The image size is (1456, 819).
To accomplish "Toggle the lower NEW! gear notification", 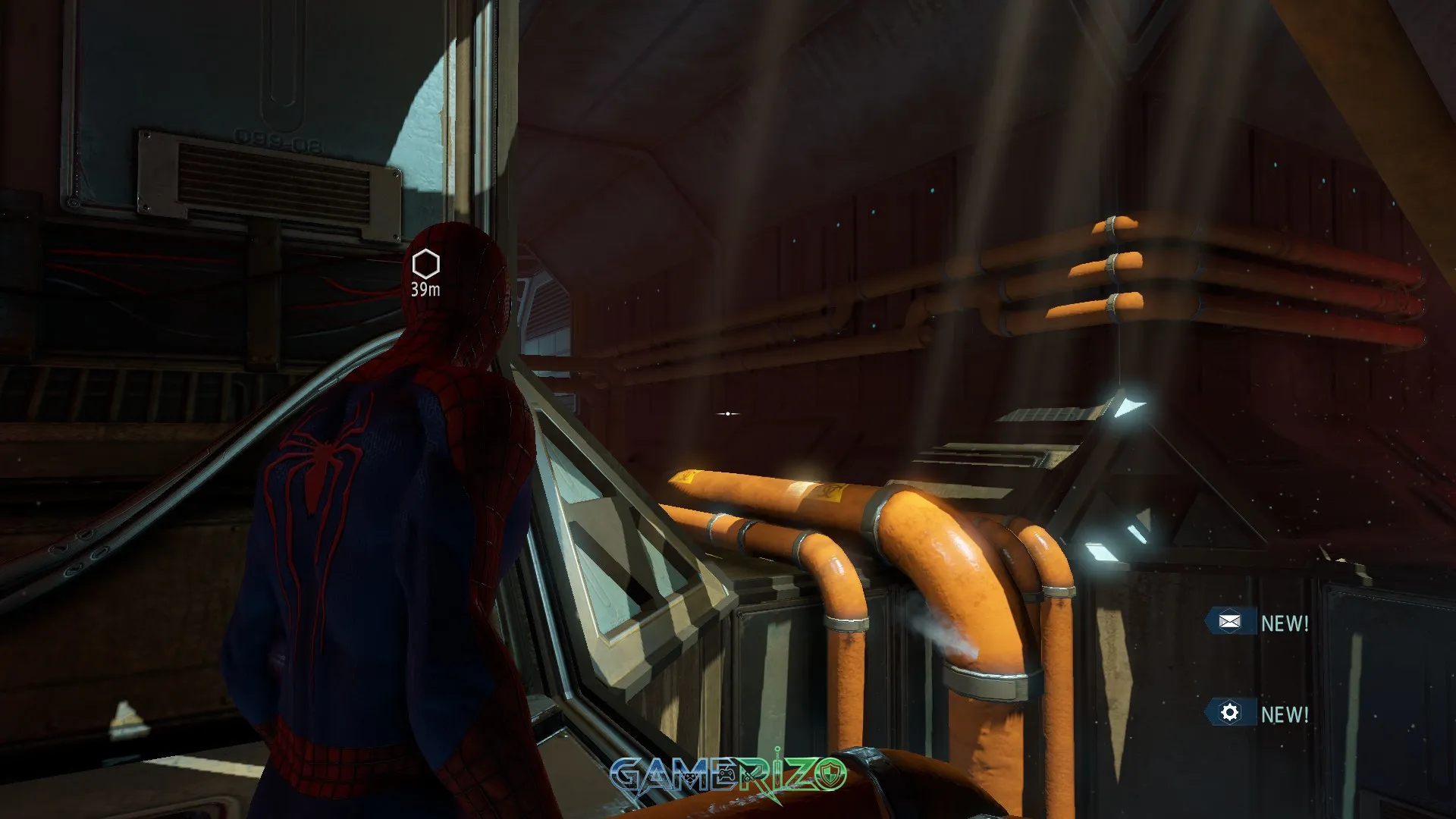I will pyautogui.click(x=1285, y=714).
